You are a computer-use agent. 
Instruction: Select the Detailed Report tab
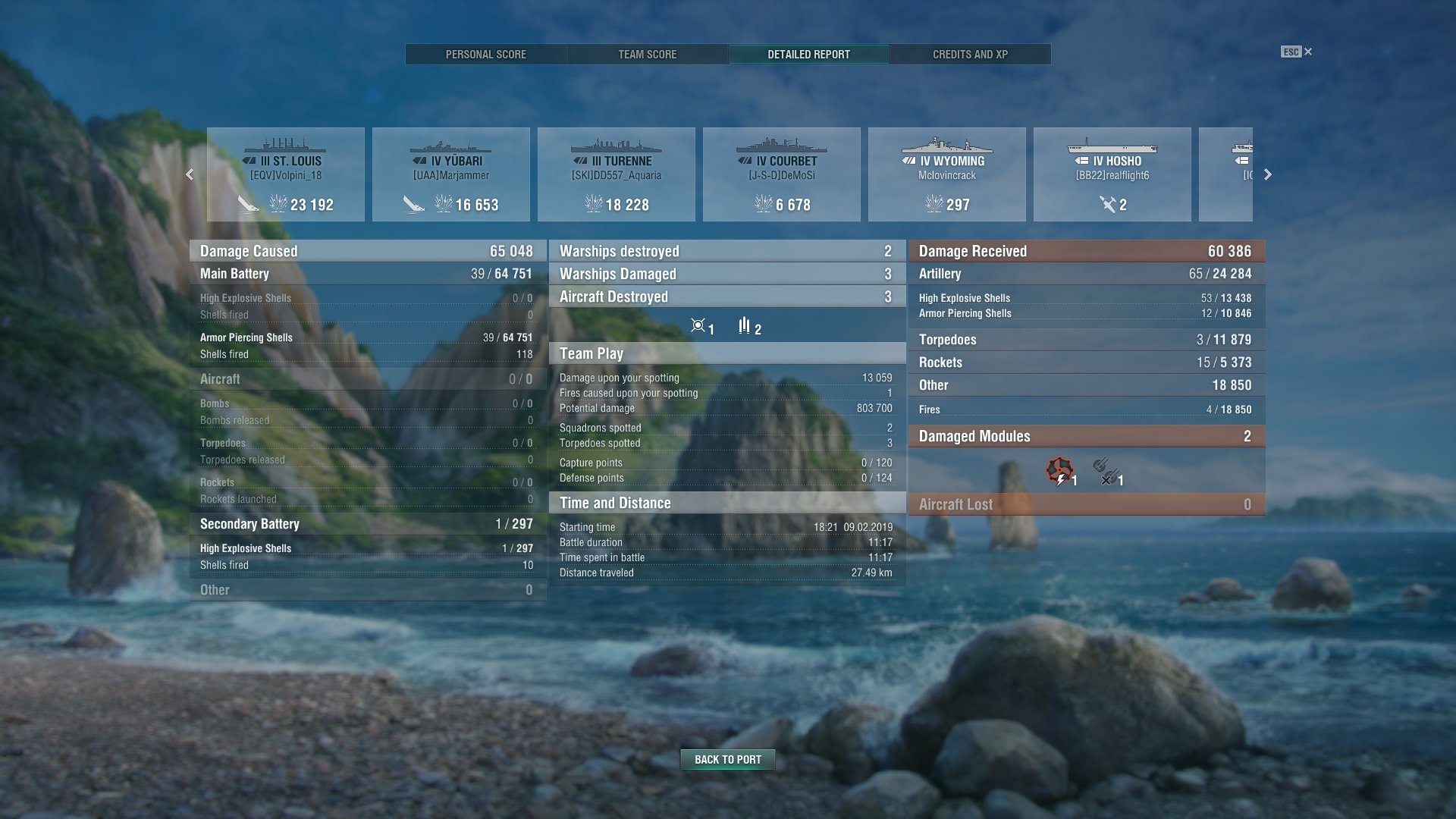pos(808,55)
